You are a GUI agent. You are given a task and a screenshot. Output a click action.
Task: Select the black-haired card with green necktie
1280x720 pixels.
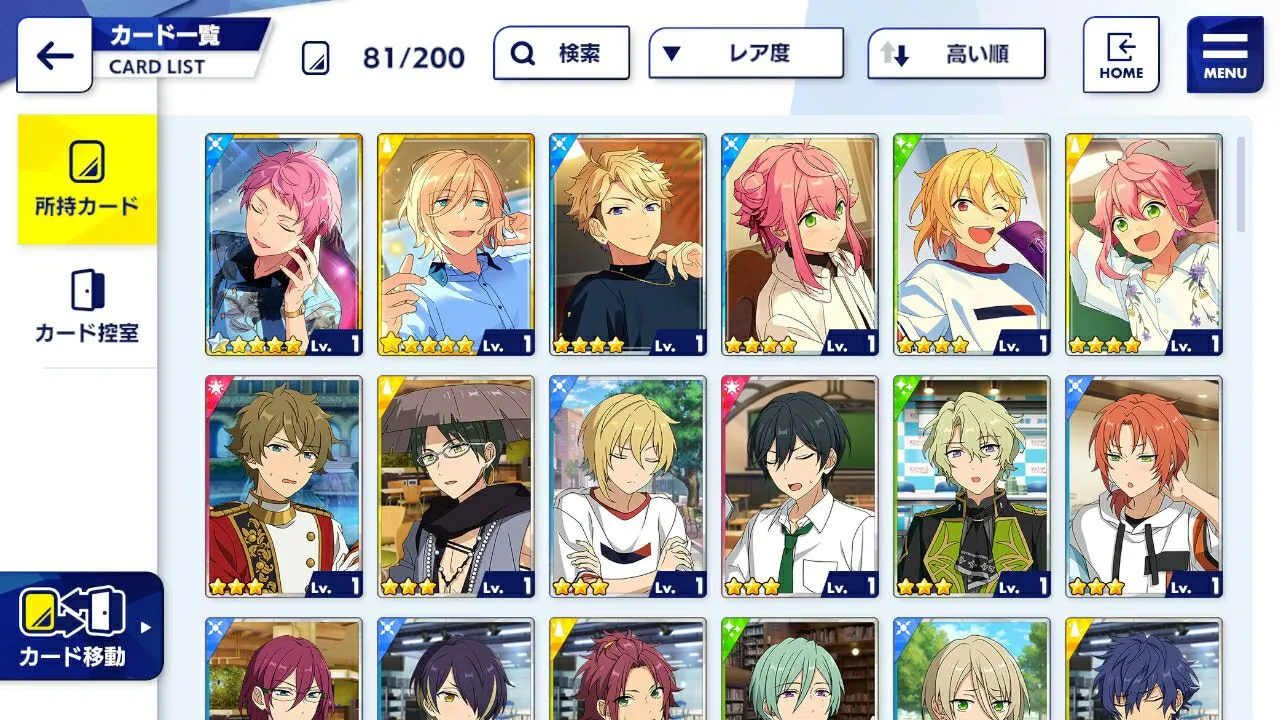[800, 486]
